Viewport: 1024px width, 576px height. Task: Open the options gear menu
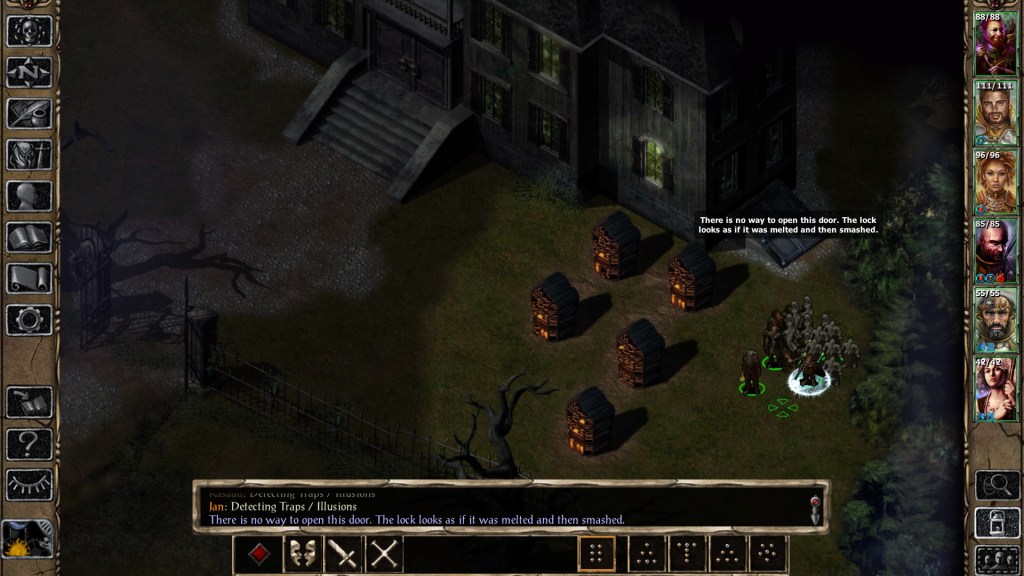(x=29, y=319)
